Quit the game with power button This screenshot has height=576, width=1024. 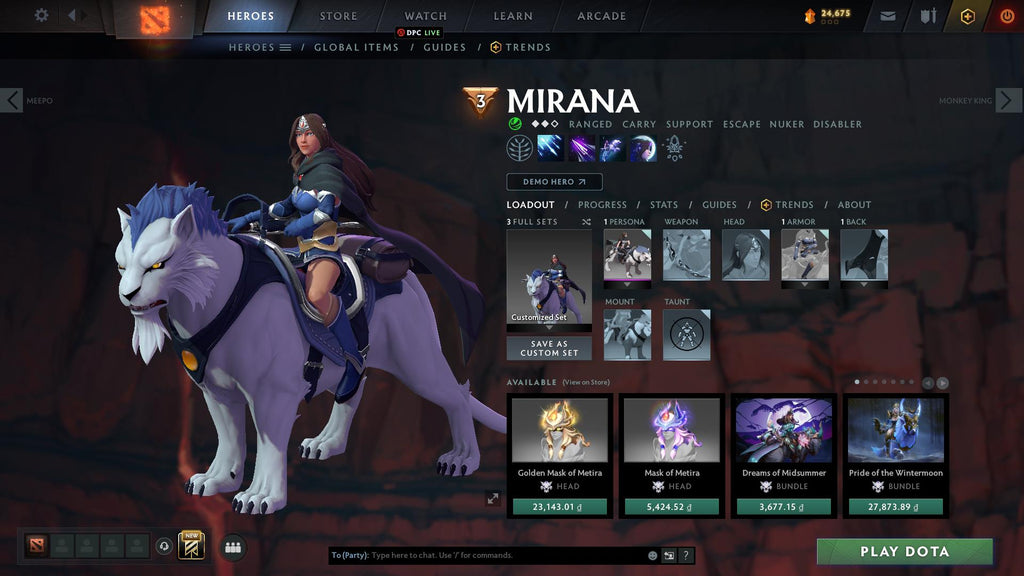1006,16
